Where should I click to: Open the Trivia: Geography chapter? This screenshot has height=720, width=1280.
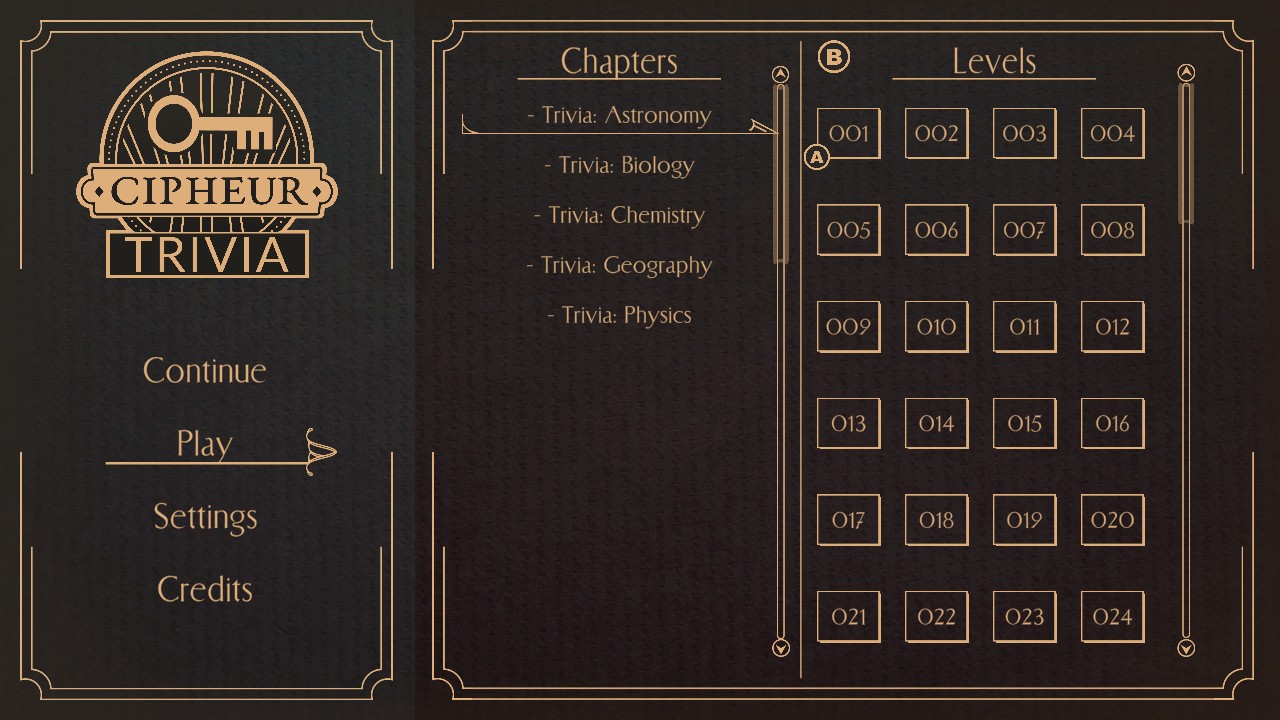(618, 265)
